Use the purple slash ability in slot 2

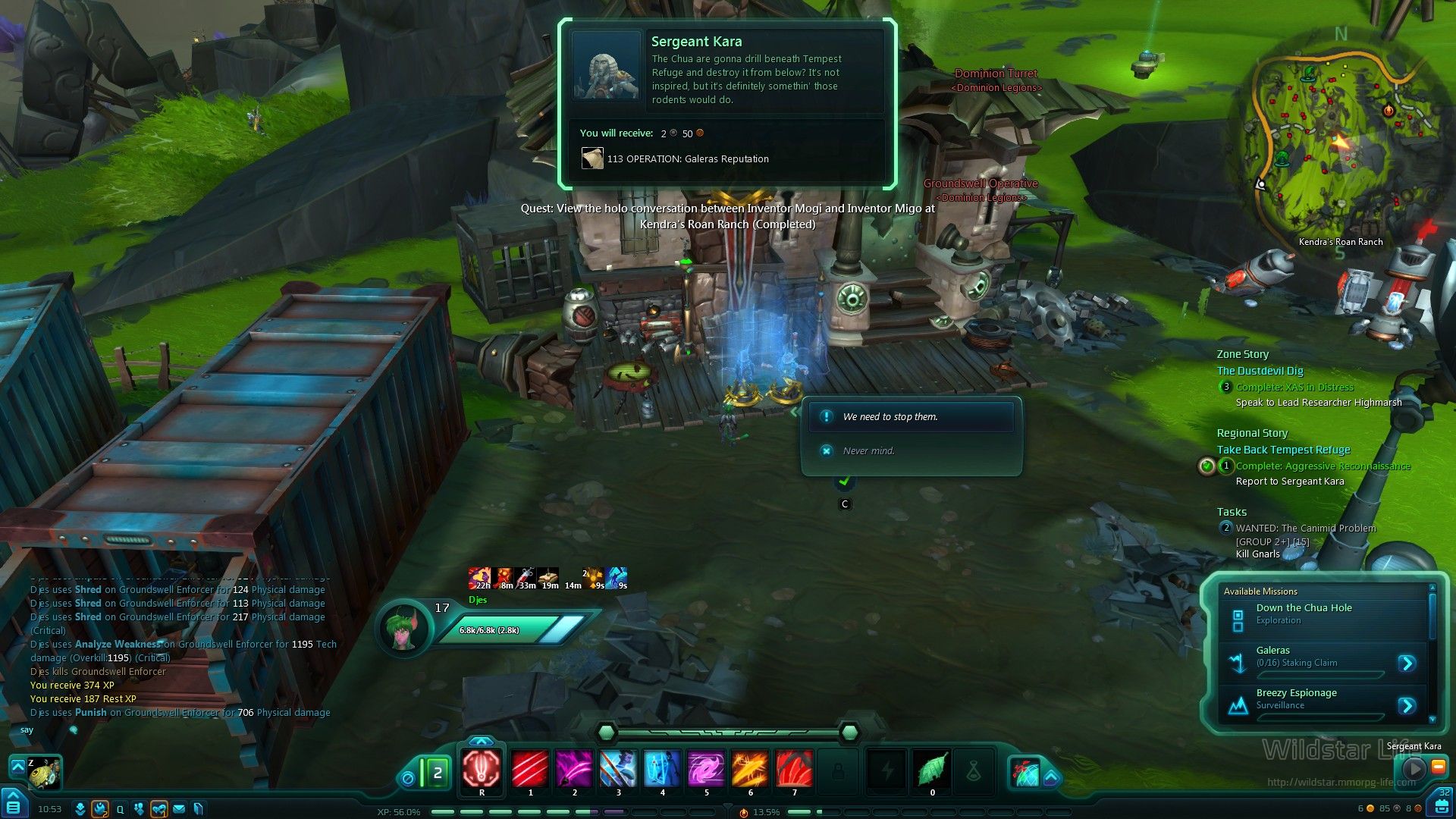[x=574, y=768]
